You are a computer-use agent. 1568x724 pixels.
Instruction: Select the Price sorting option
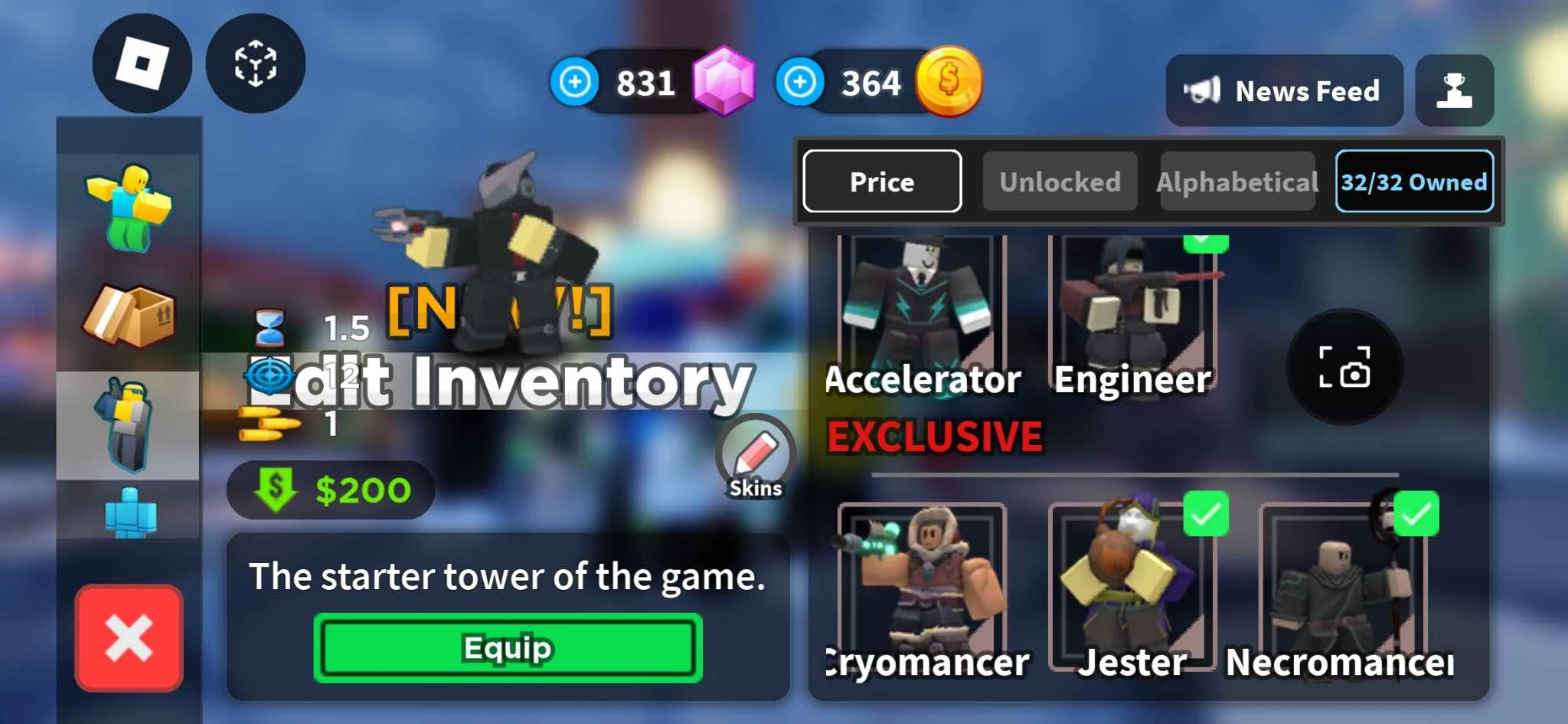[x=881, y=182]
